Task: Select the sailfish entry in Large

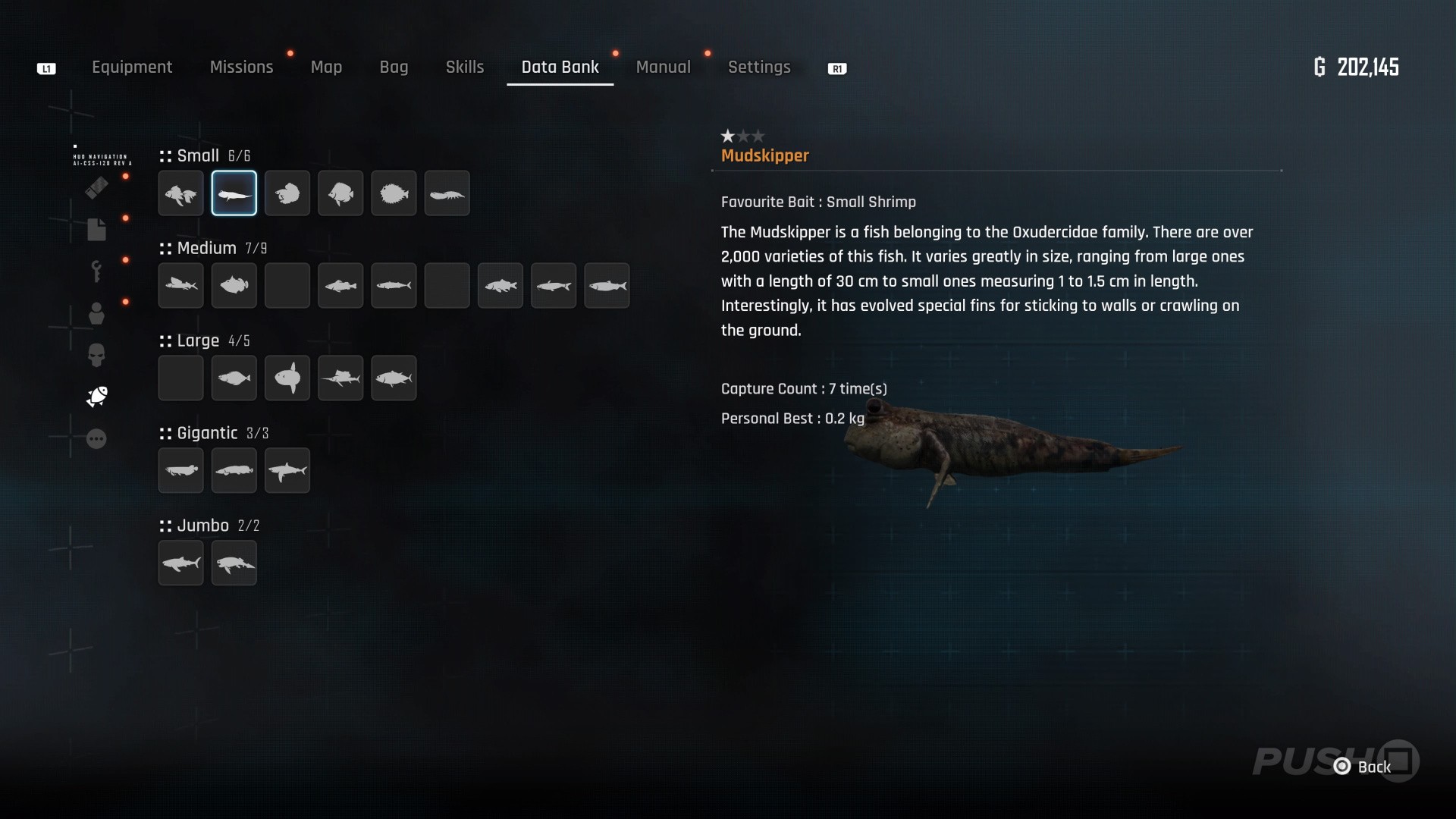Action: tap(340, 378)
